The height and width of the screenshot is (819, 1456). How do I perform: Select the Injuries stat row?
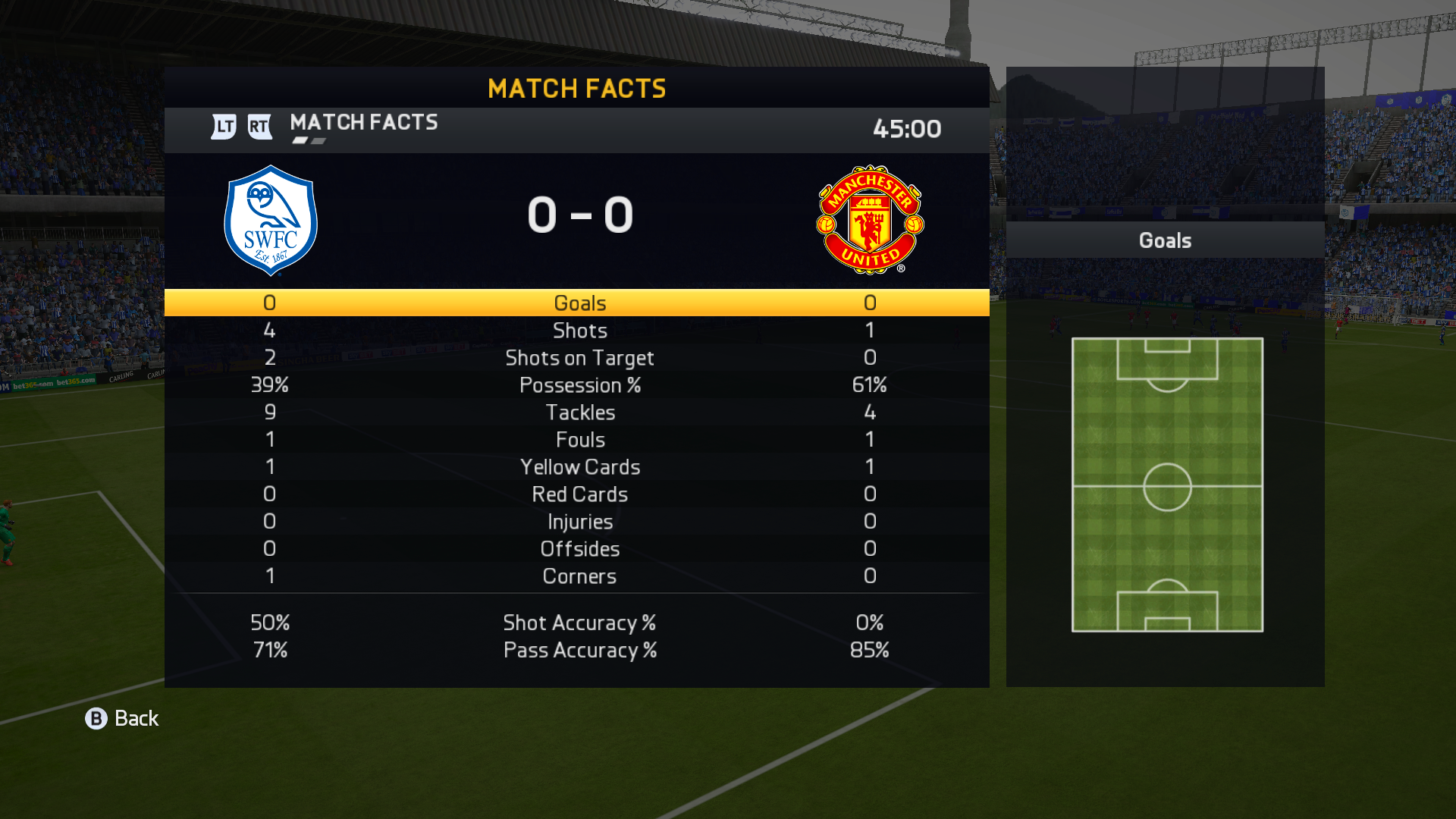point(579,522)
